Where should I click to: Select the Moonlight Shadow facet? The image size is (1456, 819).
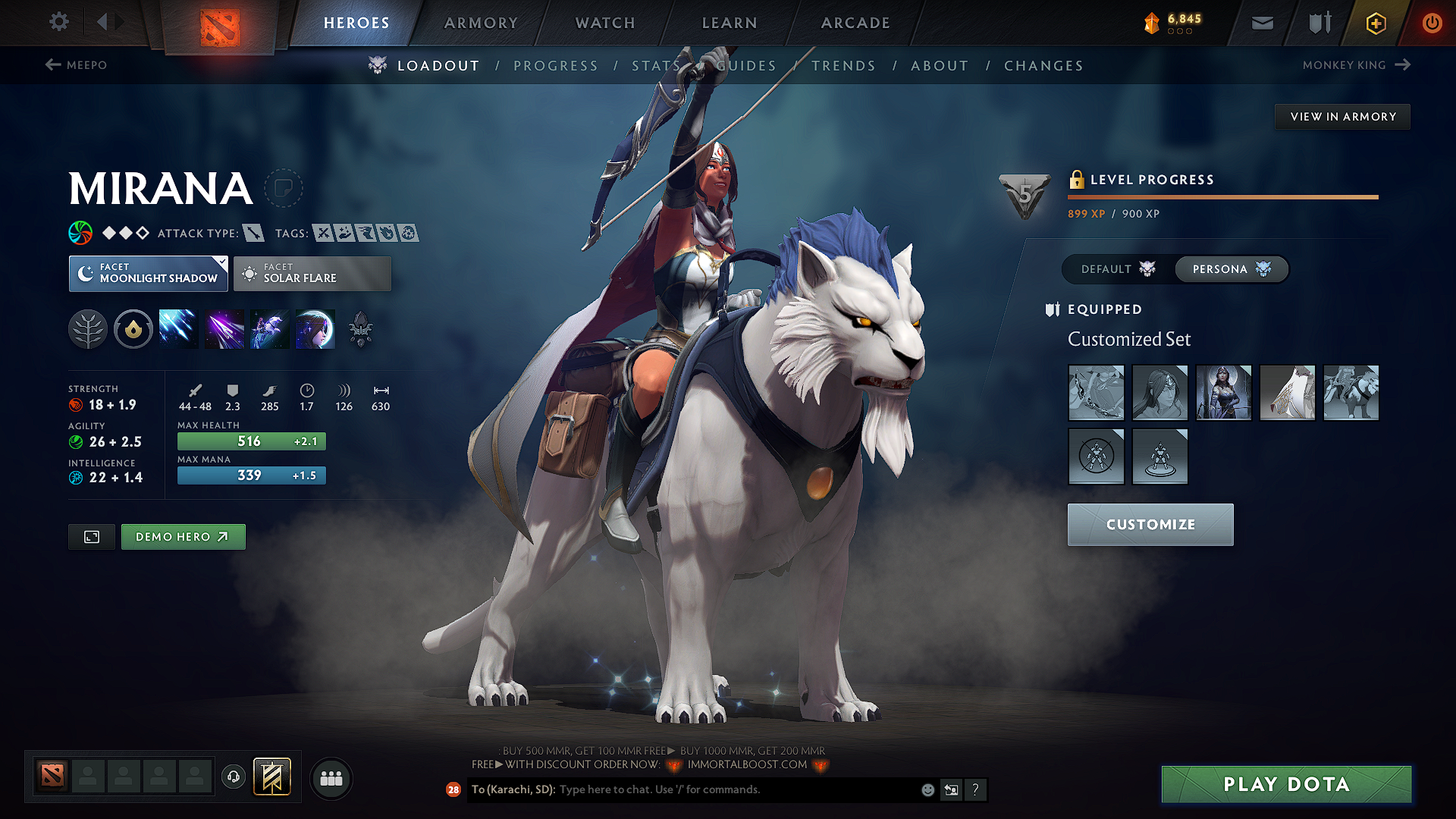click(x=148, y=273)
